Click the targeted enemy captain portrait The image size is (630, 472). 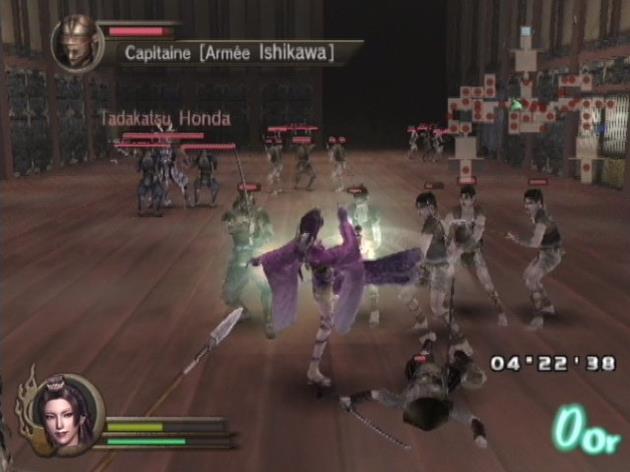tap(77, 43)
